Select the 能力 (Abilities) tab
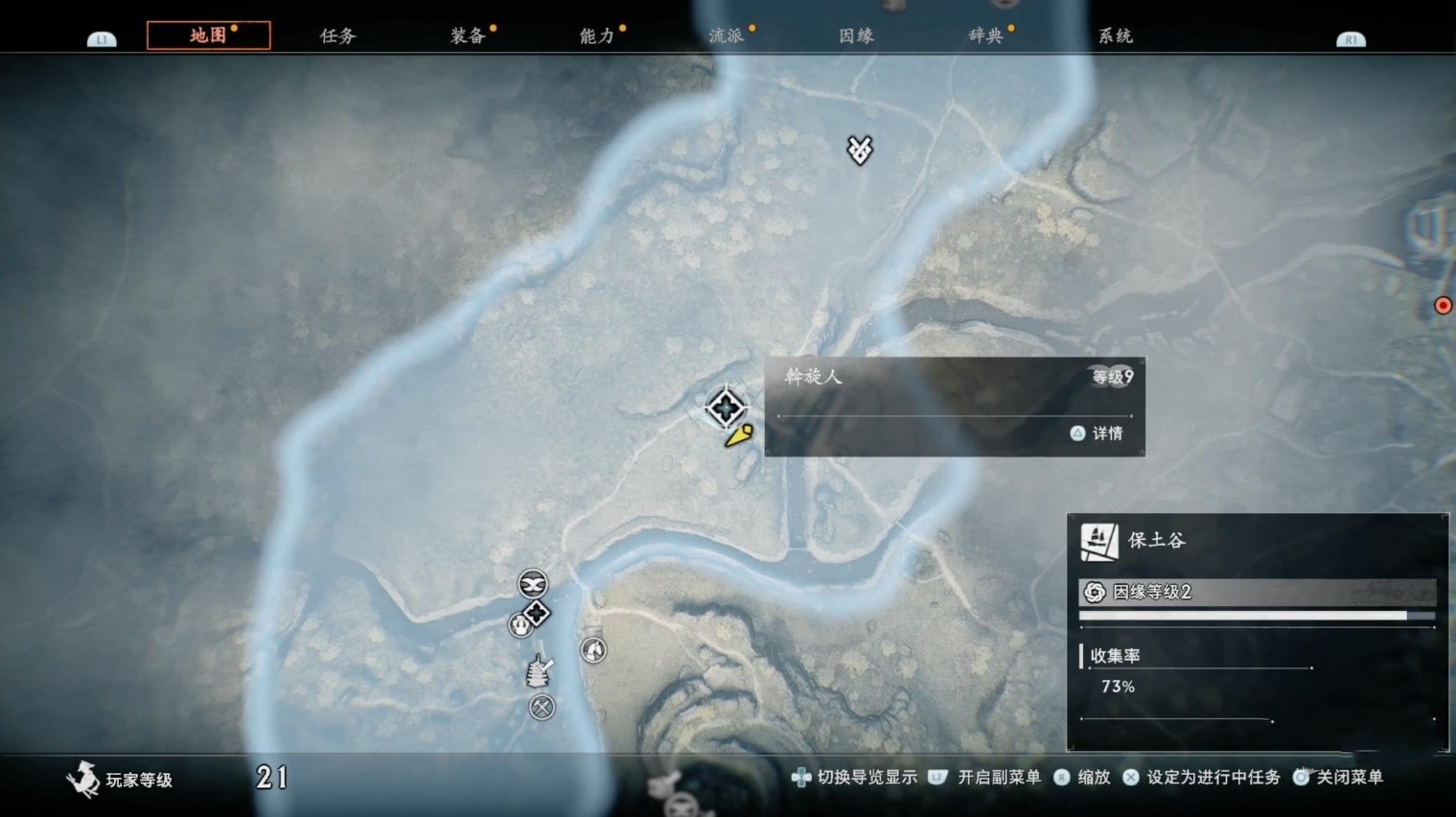 click(597, 35)
